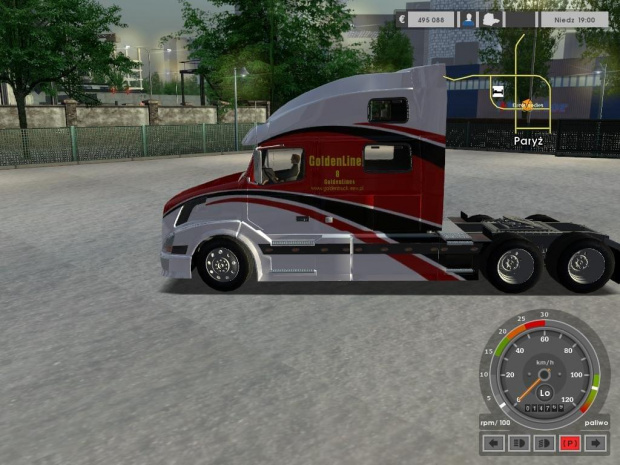This screenshot has width=620, height=465.
Task: Turn on the low beam headlights icon
Action: point(544,443)
